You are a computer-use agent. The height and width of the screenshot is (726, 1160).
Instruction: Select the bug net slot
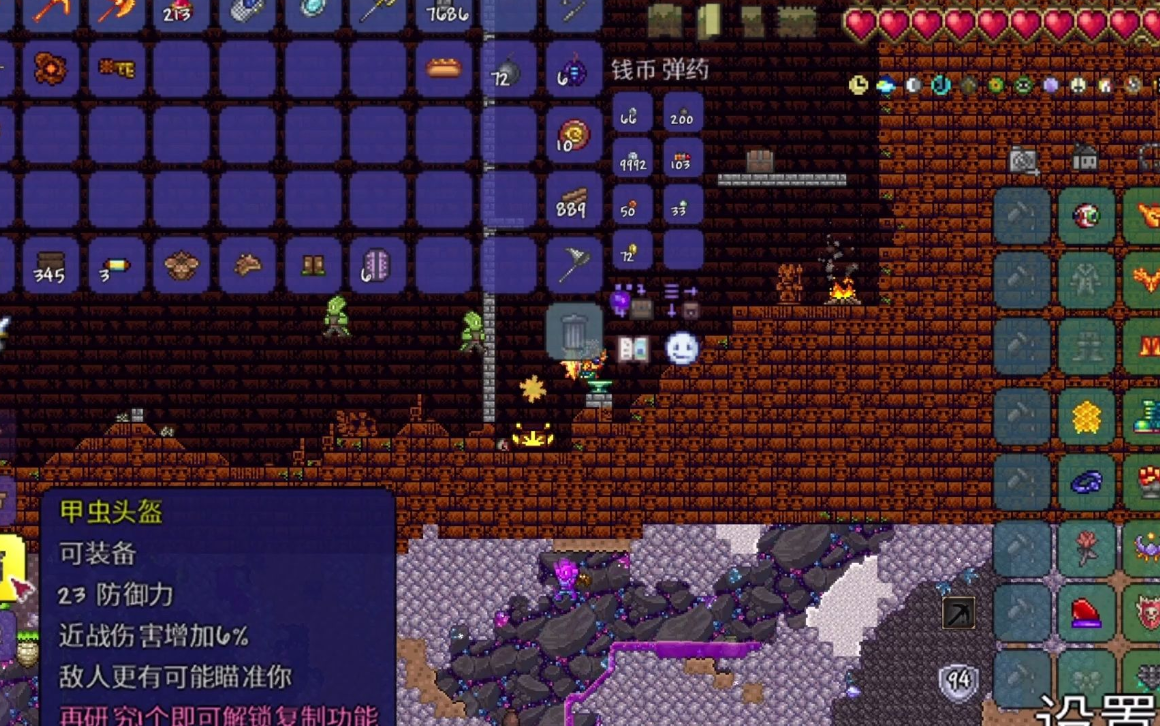click(x=574, y=266)
